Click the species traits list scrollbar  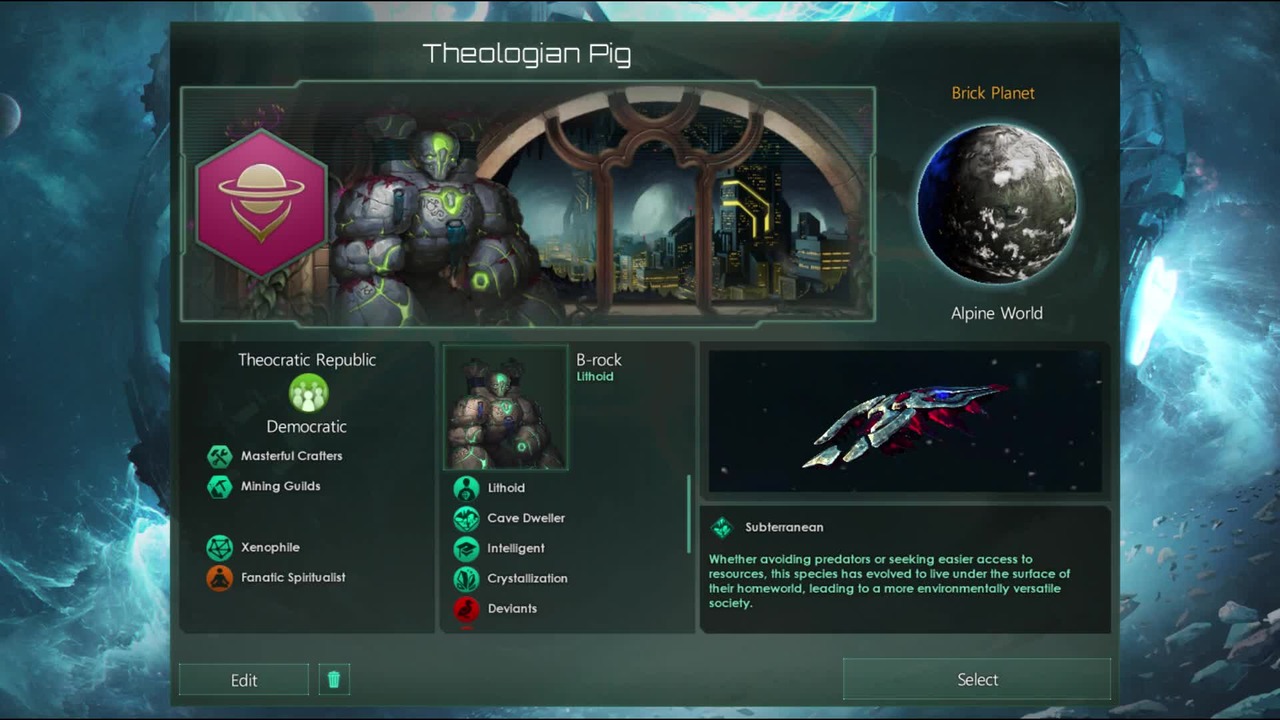click(x=688, y=514)
